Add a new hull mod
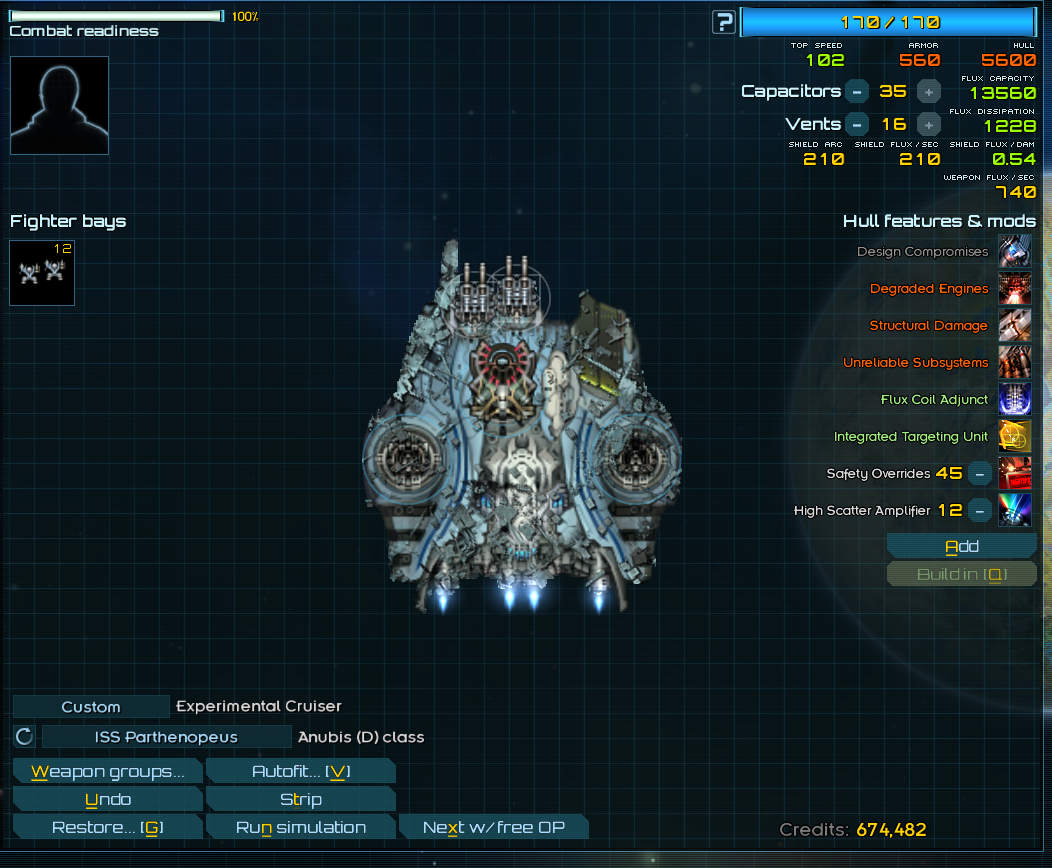The width and height of the screenshot is (1052, 868). coord(961,546)
